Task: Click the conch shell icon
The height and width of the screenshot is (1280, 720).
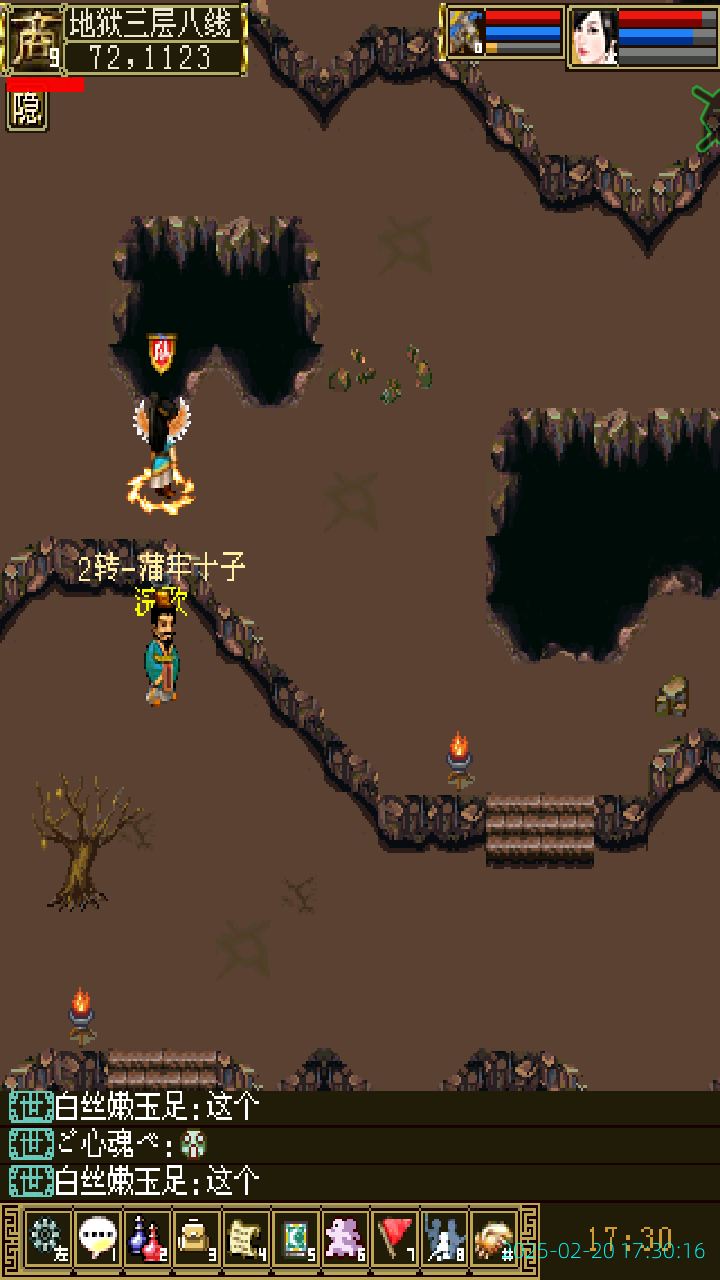Action: (x=493, y=1240)
